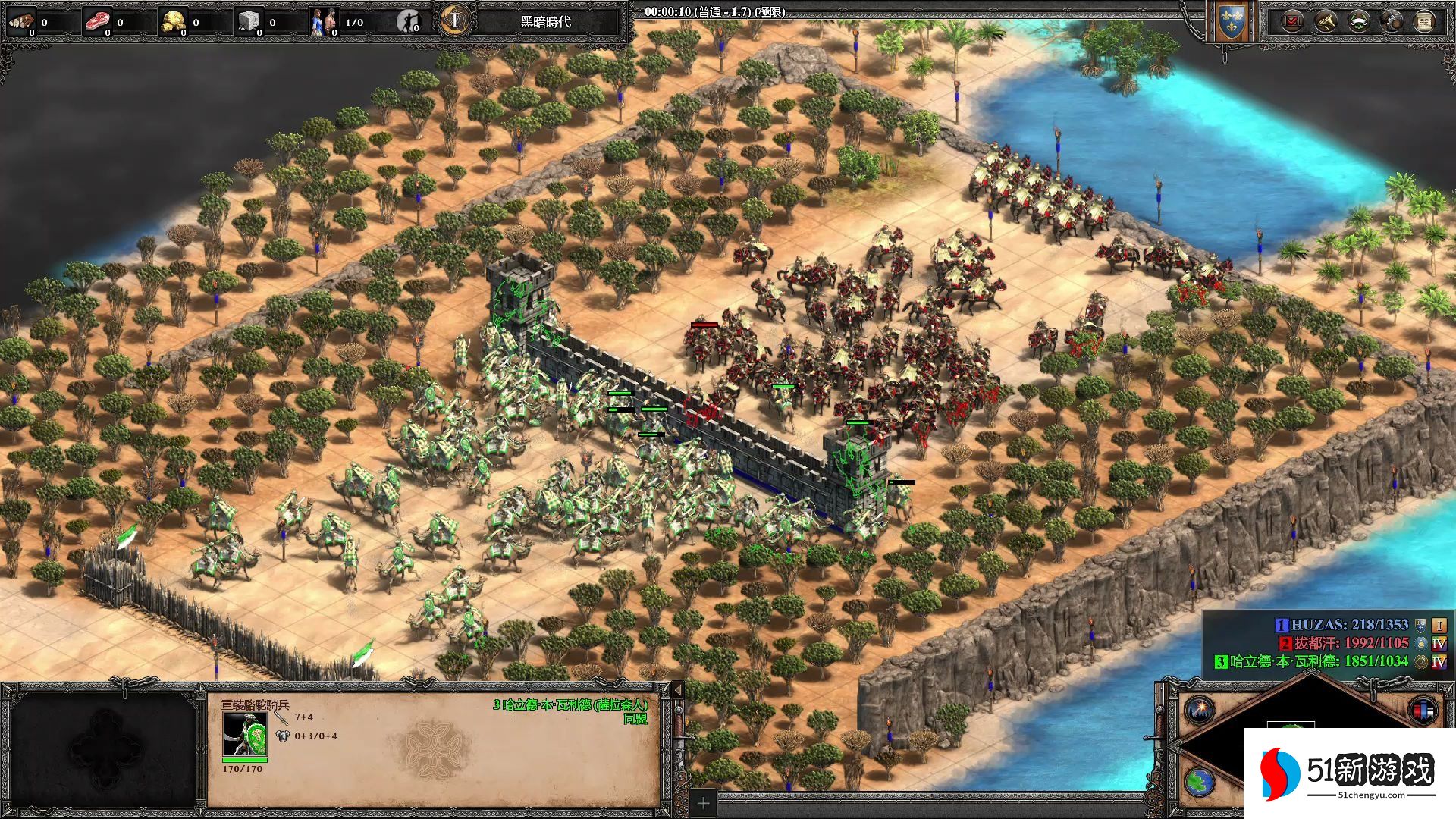Viewport: 1456px width, 819px height.
Task: Open the tech tree arrow icon
Action: pos(1325,22)
